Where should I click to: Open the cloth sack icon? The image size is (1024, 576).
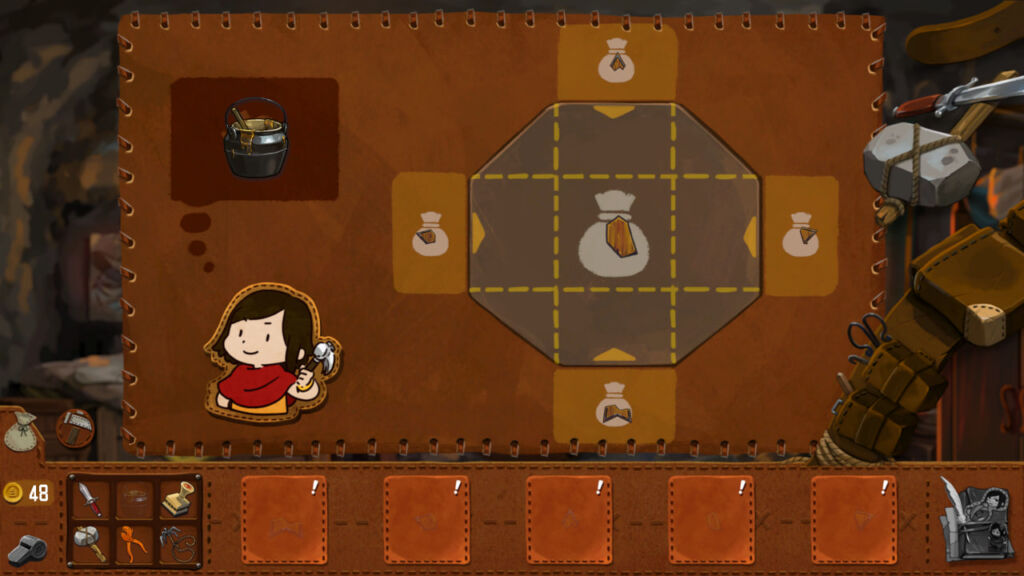[x=20, y=431]
